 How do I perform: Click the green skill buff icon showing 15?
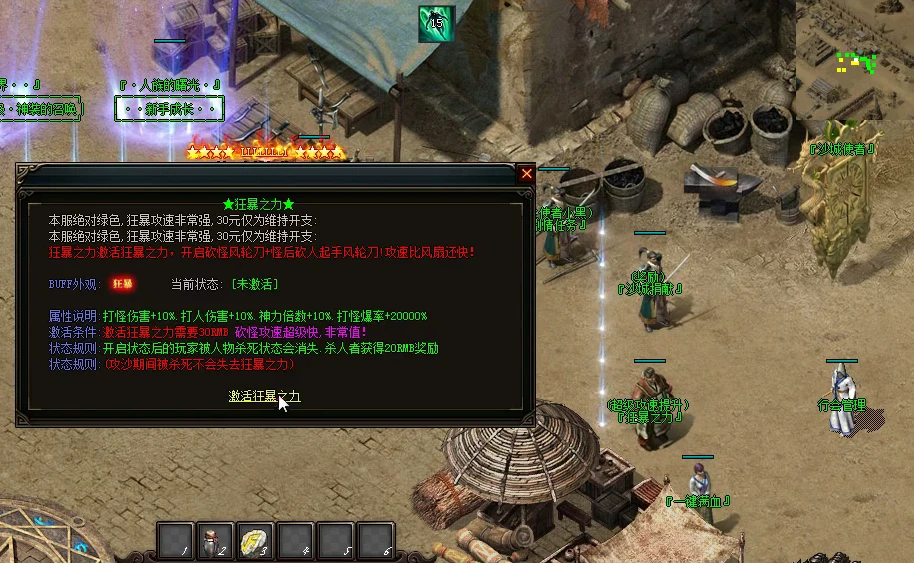(436, 23)
